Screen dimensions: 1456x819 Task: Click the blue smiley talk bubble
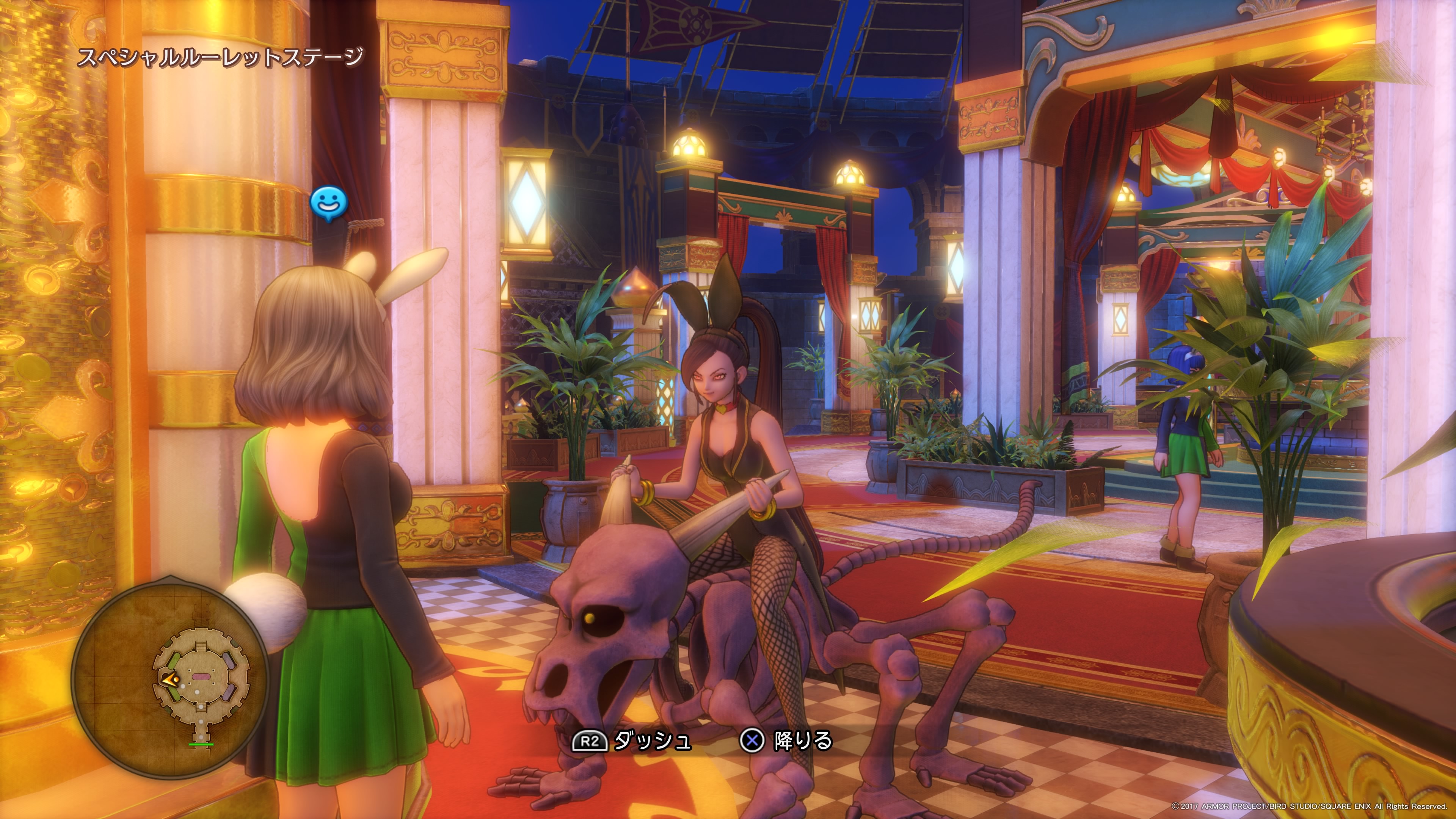pyautogui.click(x=329, y=202)
